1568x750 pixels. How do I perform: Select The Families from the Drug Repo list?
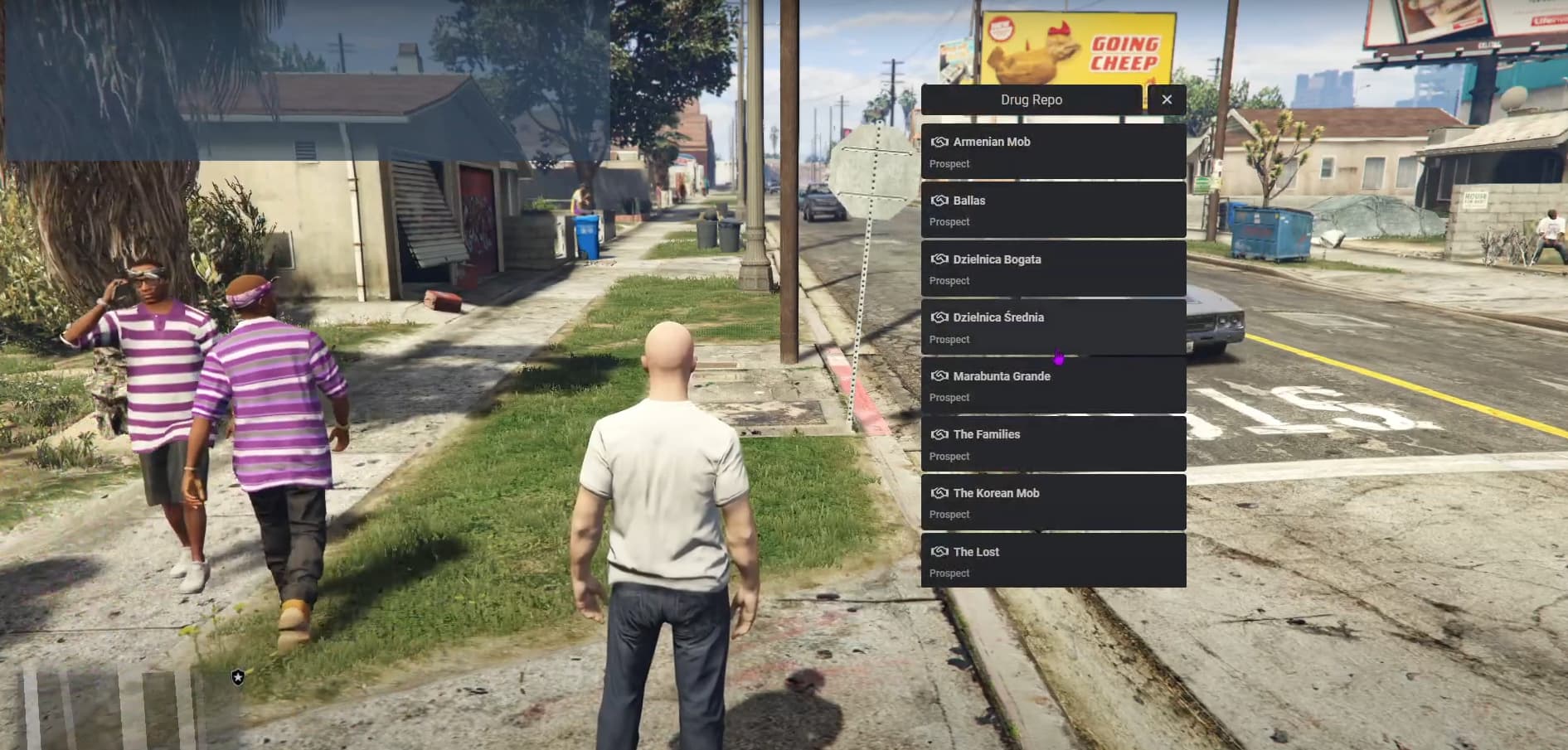(x=1053, y=443)
